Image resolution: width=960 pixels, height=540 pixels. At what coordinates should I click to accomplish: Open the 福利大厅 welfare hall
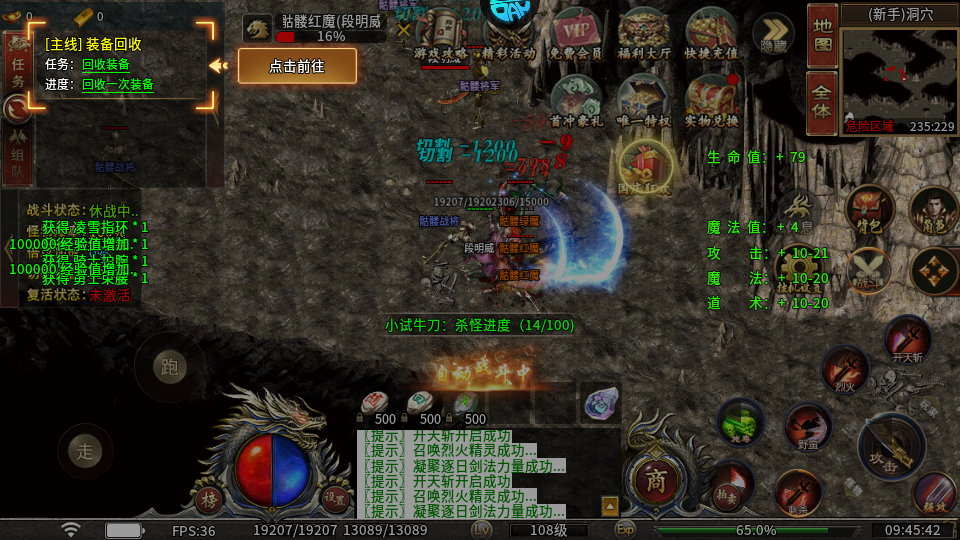[x=644, y=33]
